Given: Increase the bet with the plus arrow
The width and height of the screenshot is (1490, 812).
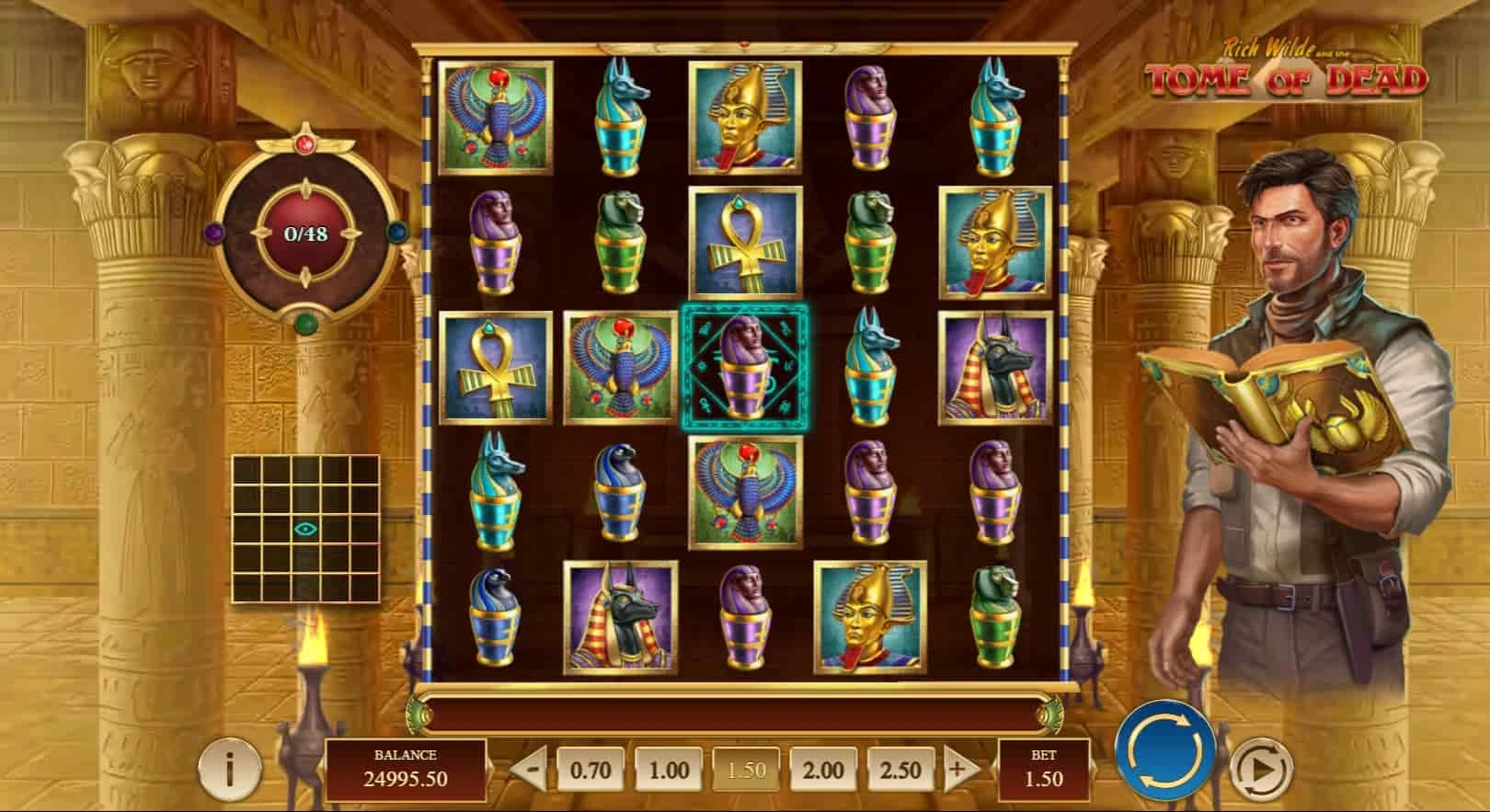Looking at the screenshot, I should [958, 769].
